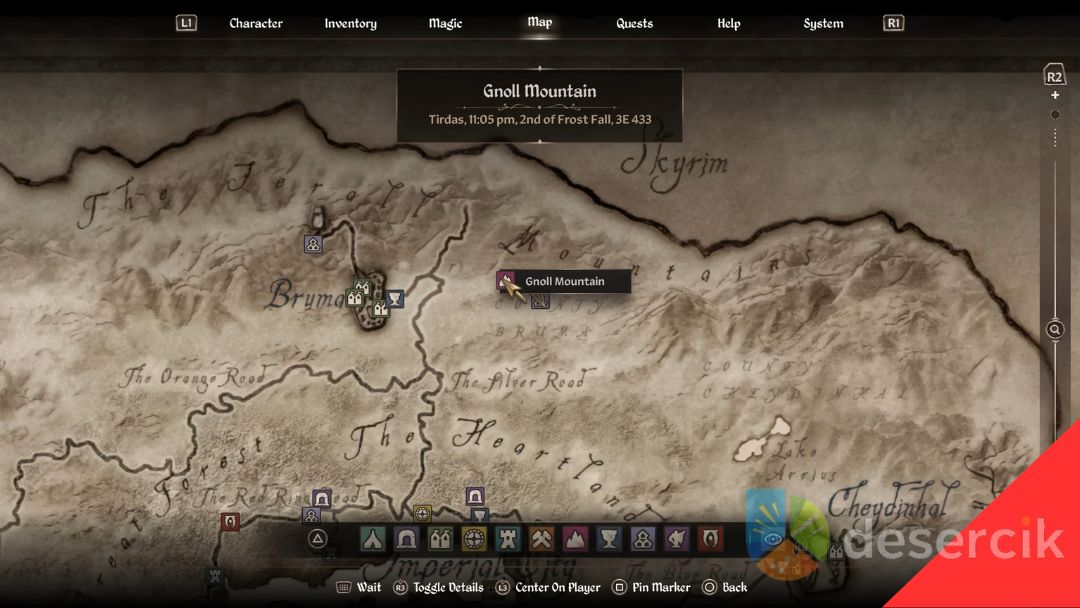Toggle the goblet inn map filter
Viewport: 1080px width, 608px height.
(x=609, y=539)
